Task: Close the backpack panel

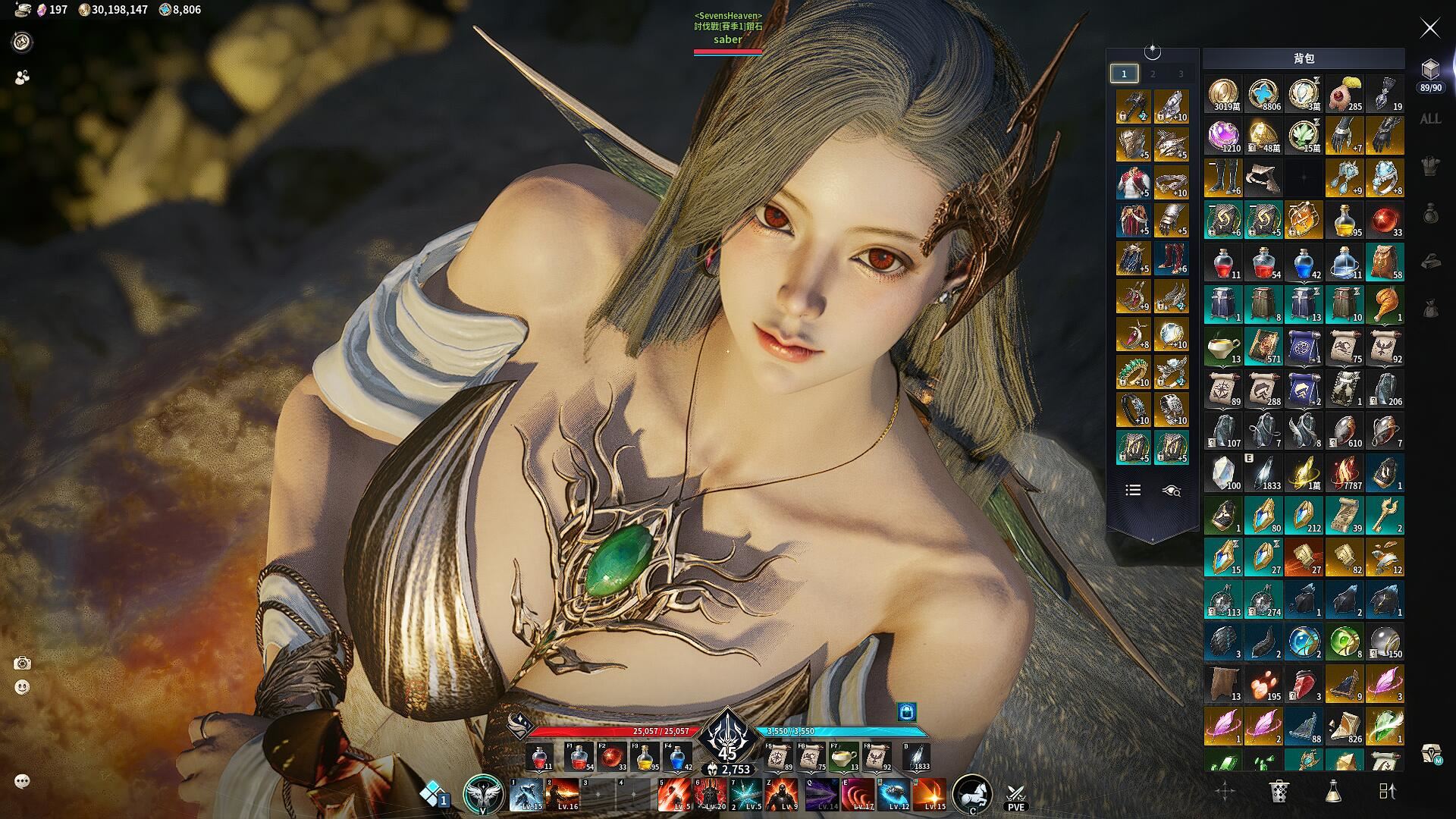Action: pyautogui.click(x=1429, y=29)
